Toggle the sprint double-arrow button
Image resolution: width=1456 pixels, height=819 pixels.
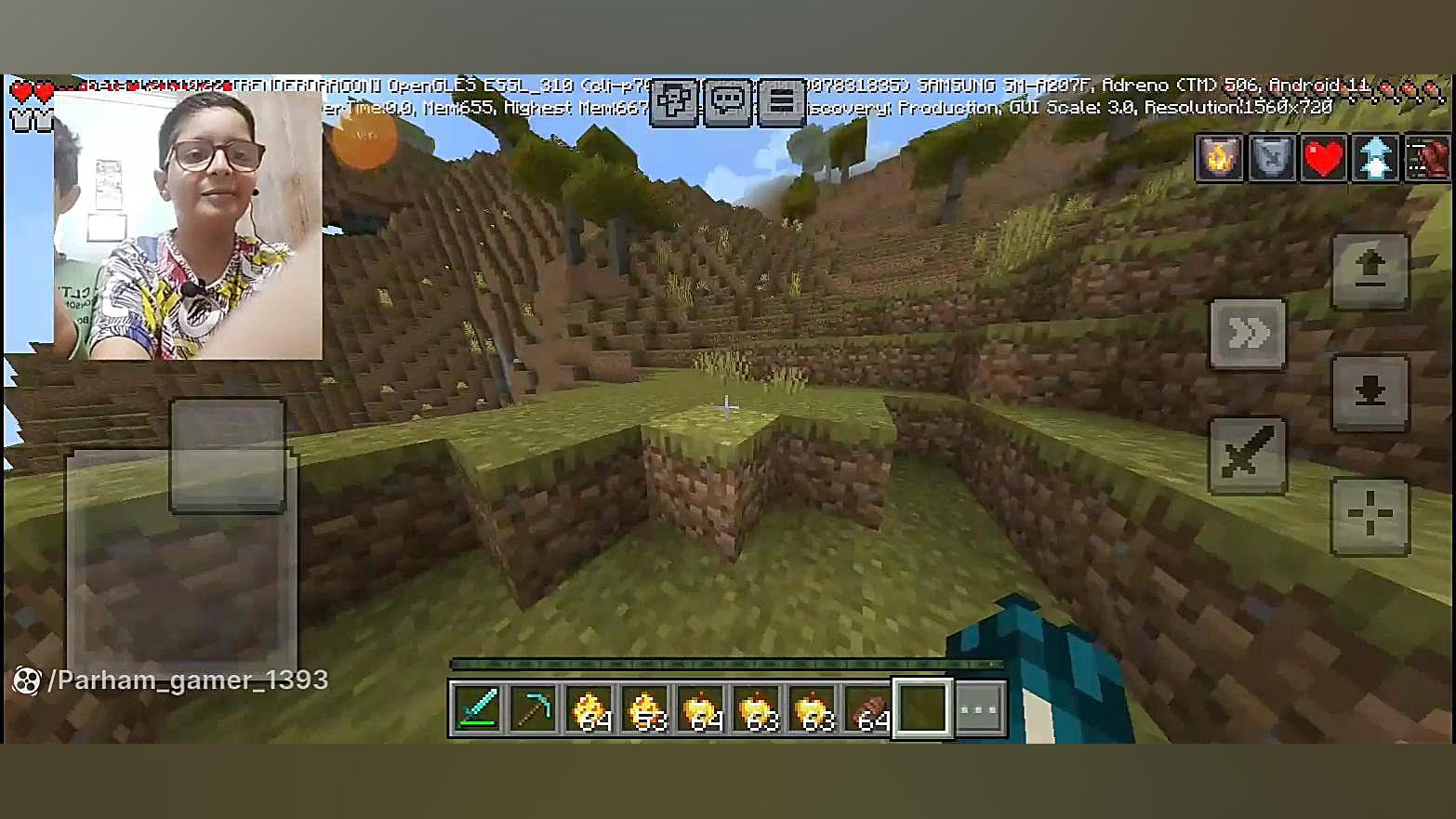click(x=1249, y=333)
